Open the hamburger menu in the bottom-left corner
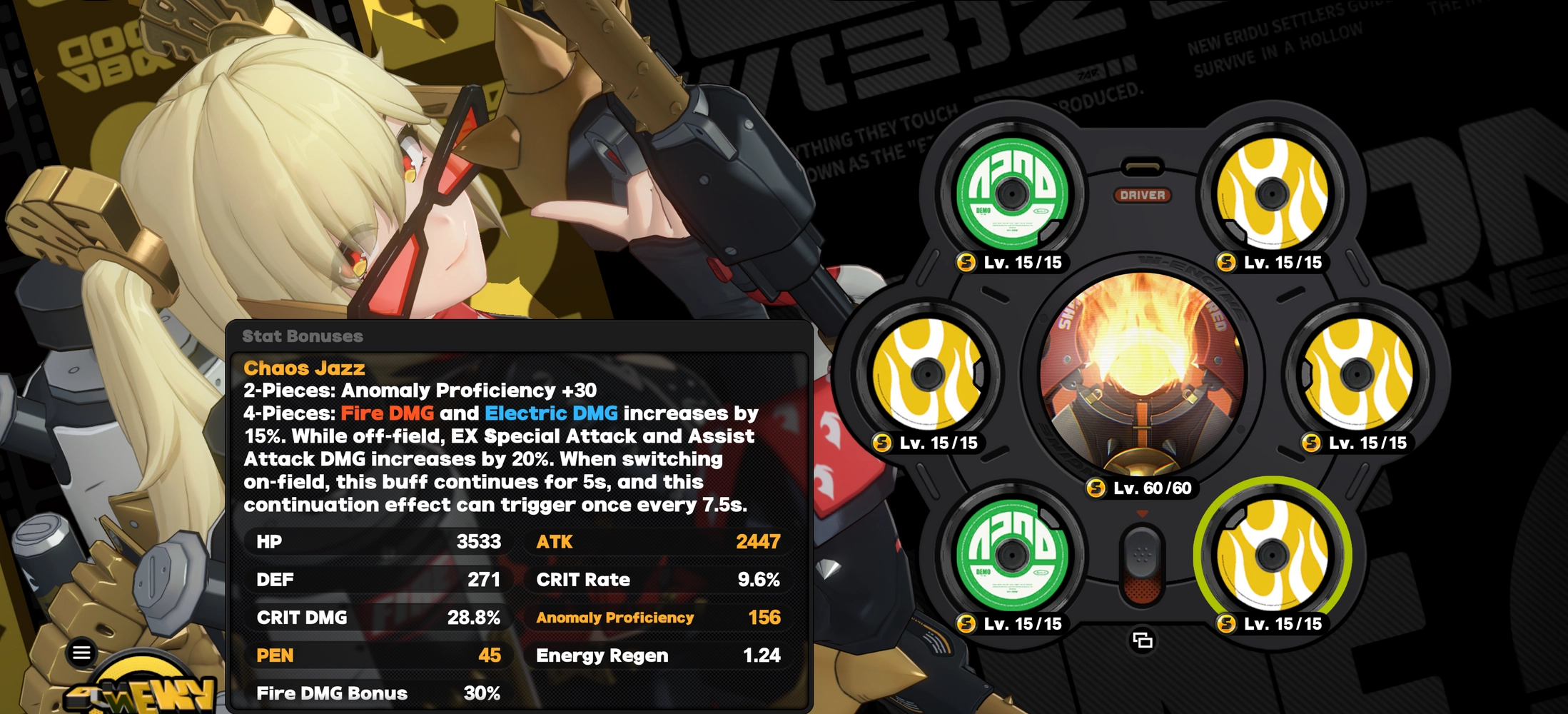This screenshot has width=1568, height=714. tap(80, 651)
